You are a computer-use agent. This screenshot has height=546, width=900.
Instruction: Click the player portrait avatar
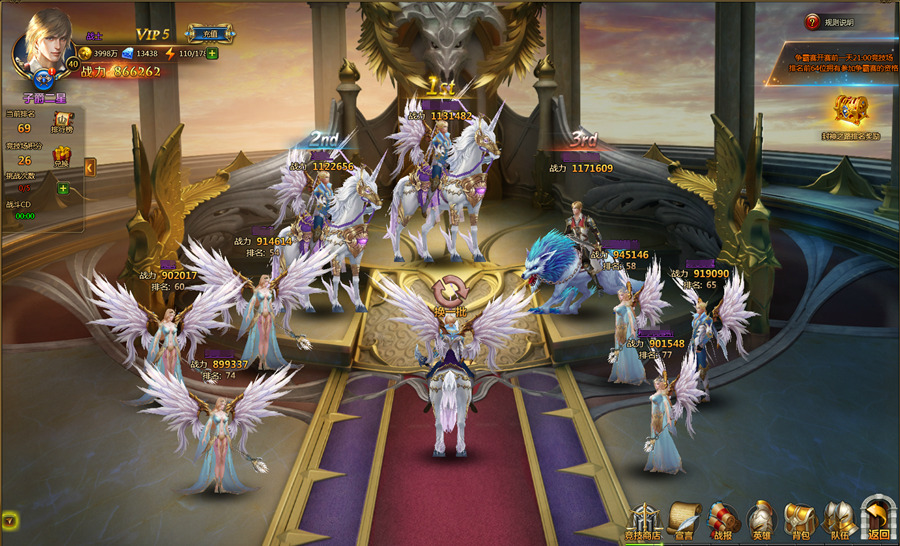44,42
